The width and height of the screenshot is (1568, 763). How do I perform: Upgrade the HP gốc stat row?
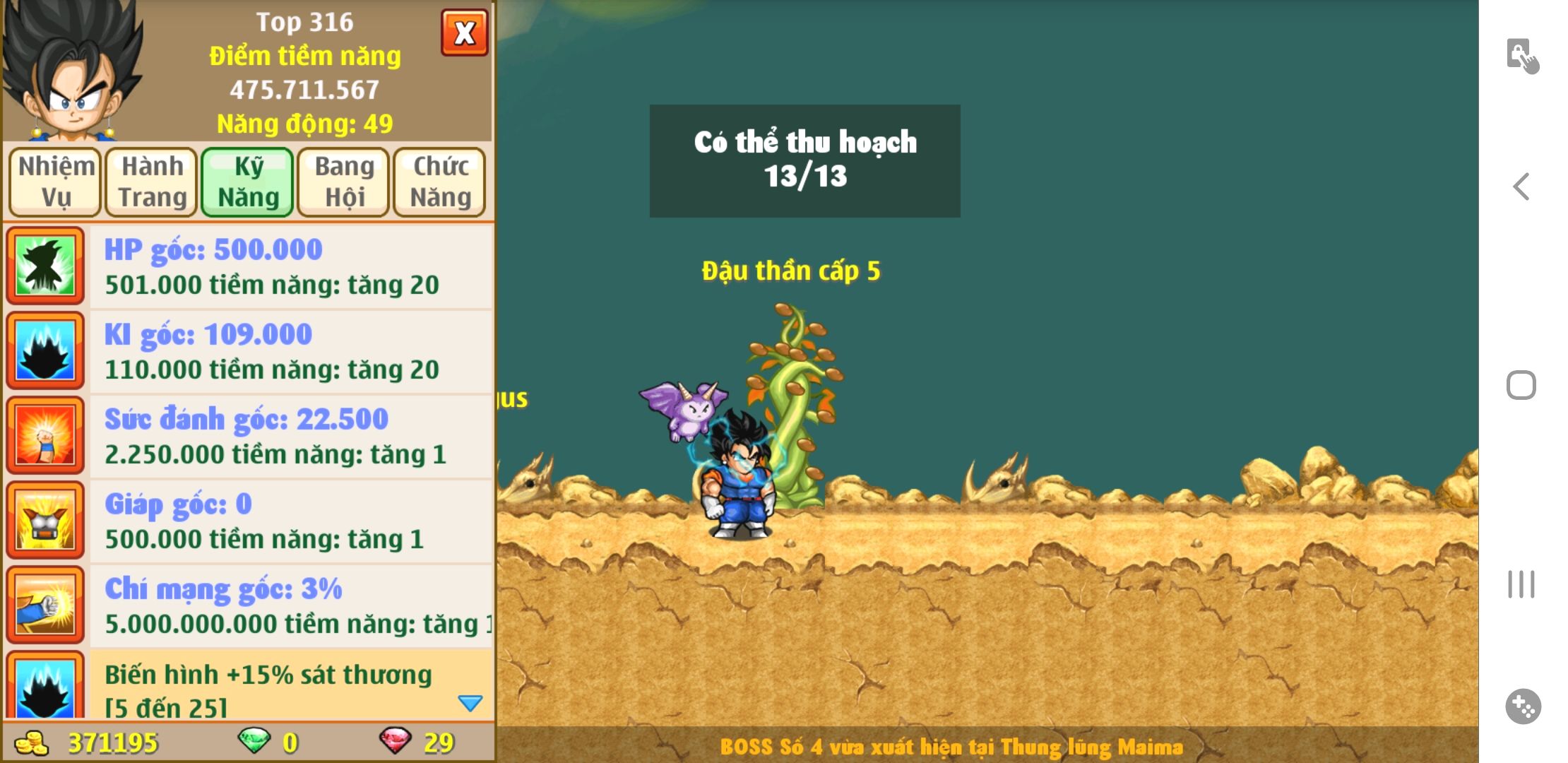pyautogui.click(x=290, y=267)
